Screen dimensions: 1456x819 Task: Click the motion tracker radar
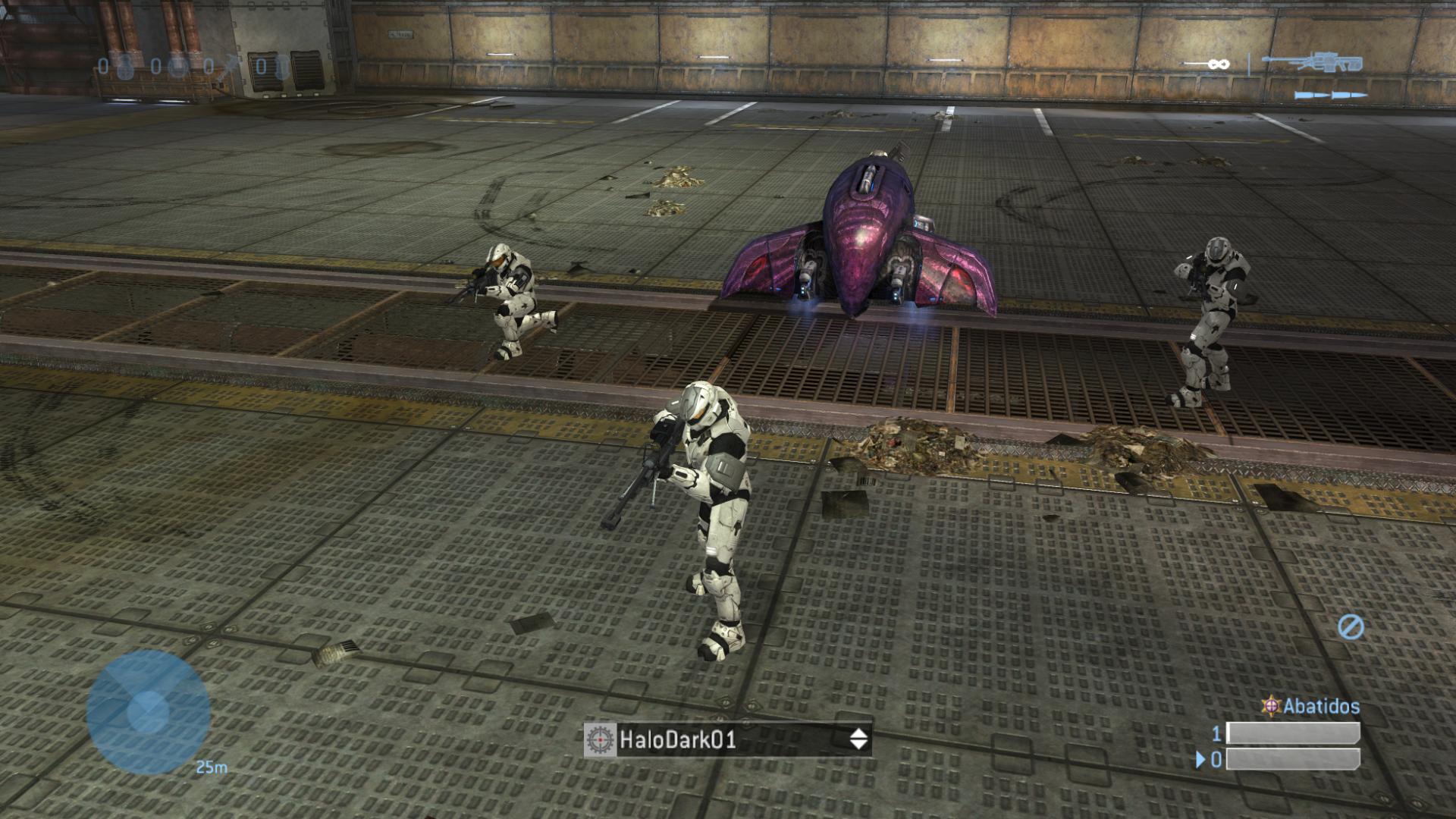pos(148,711)
